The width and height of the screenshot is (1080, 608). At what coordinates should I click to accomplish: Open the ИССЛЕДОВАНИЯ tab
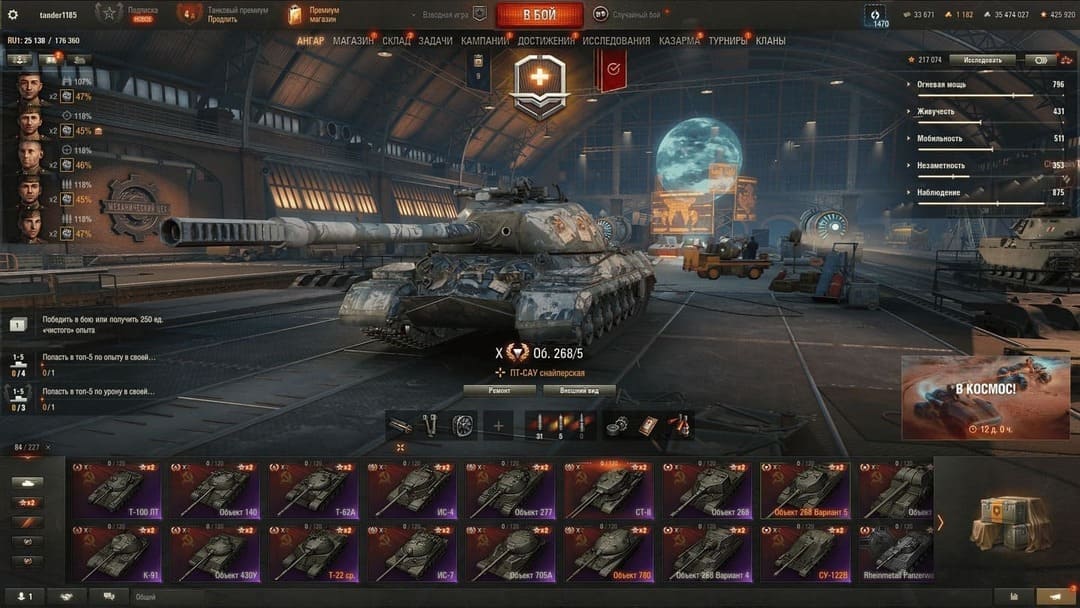pos(616,41)
